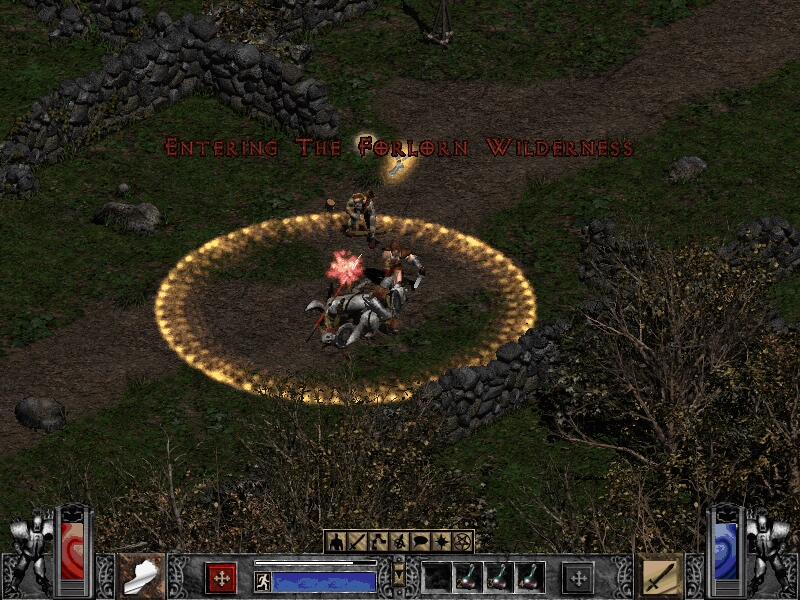Open the pentagram game menu icon
Screen dimensions: 800x600
pyautogui.click(x=461, y=542)
